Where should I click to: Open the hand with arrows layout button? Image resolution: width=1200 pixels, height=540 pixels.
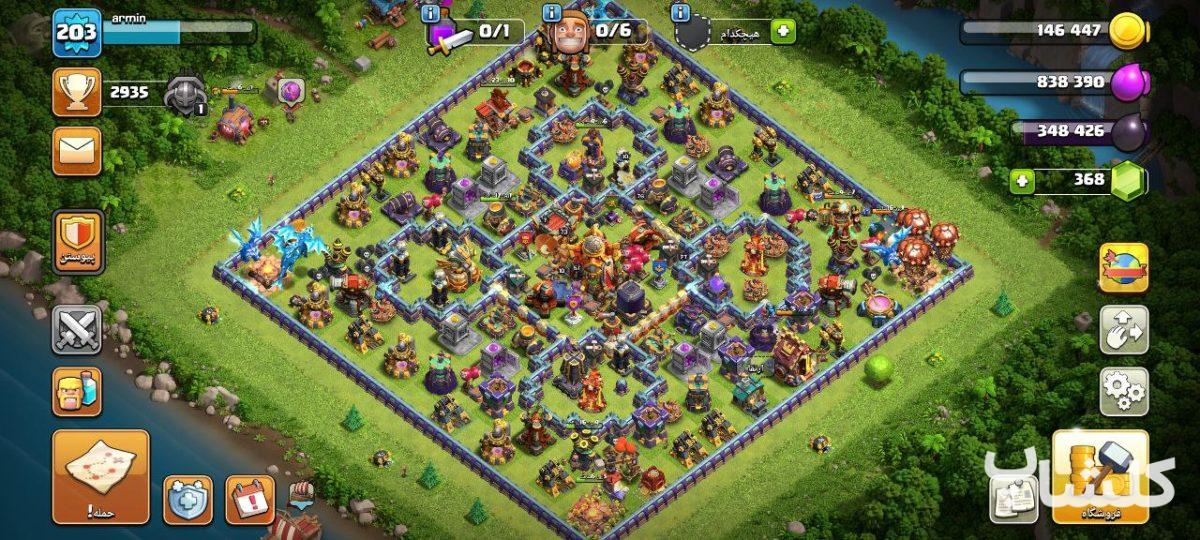pos(1123,330)
